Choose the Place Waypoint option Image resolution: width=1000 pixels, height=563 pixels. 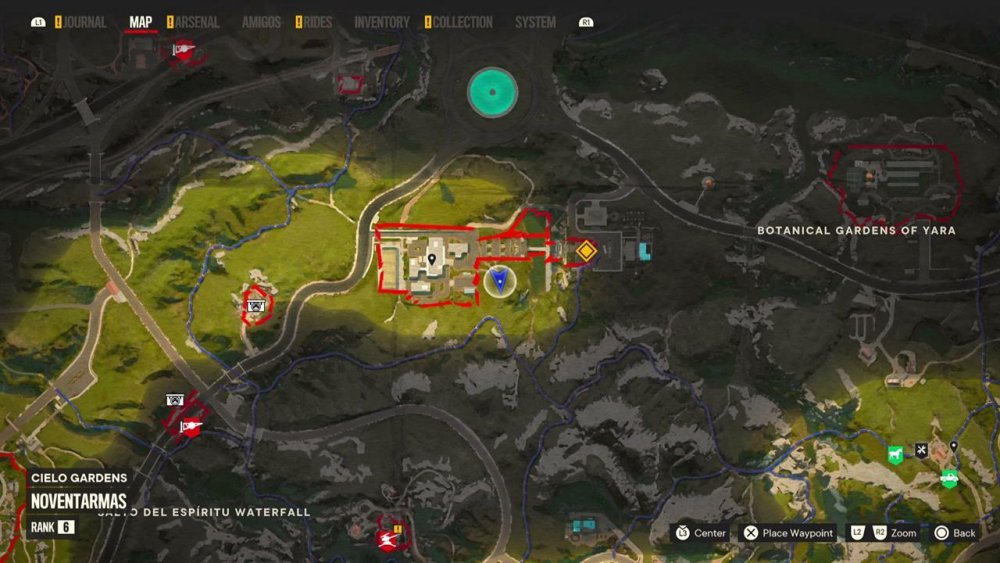[x=787, y=533]
